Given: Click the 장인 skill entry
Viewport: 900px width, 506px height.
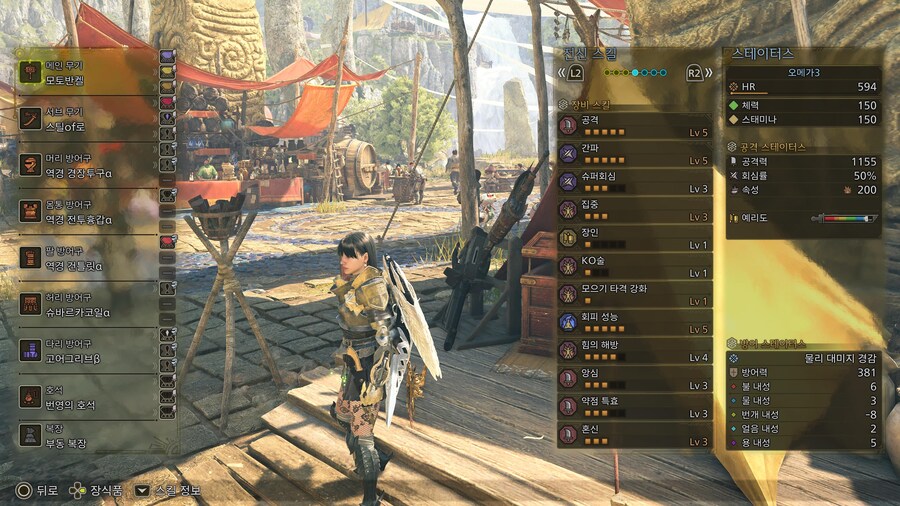Looking at the screenshot, I should click(x=635, y=237).
